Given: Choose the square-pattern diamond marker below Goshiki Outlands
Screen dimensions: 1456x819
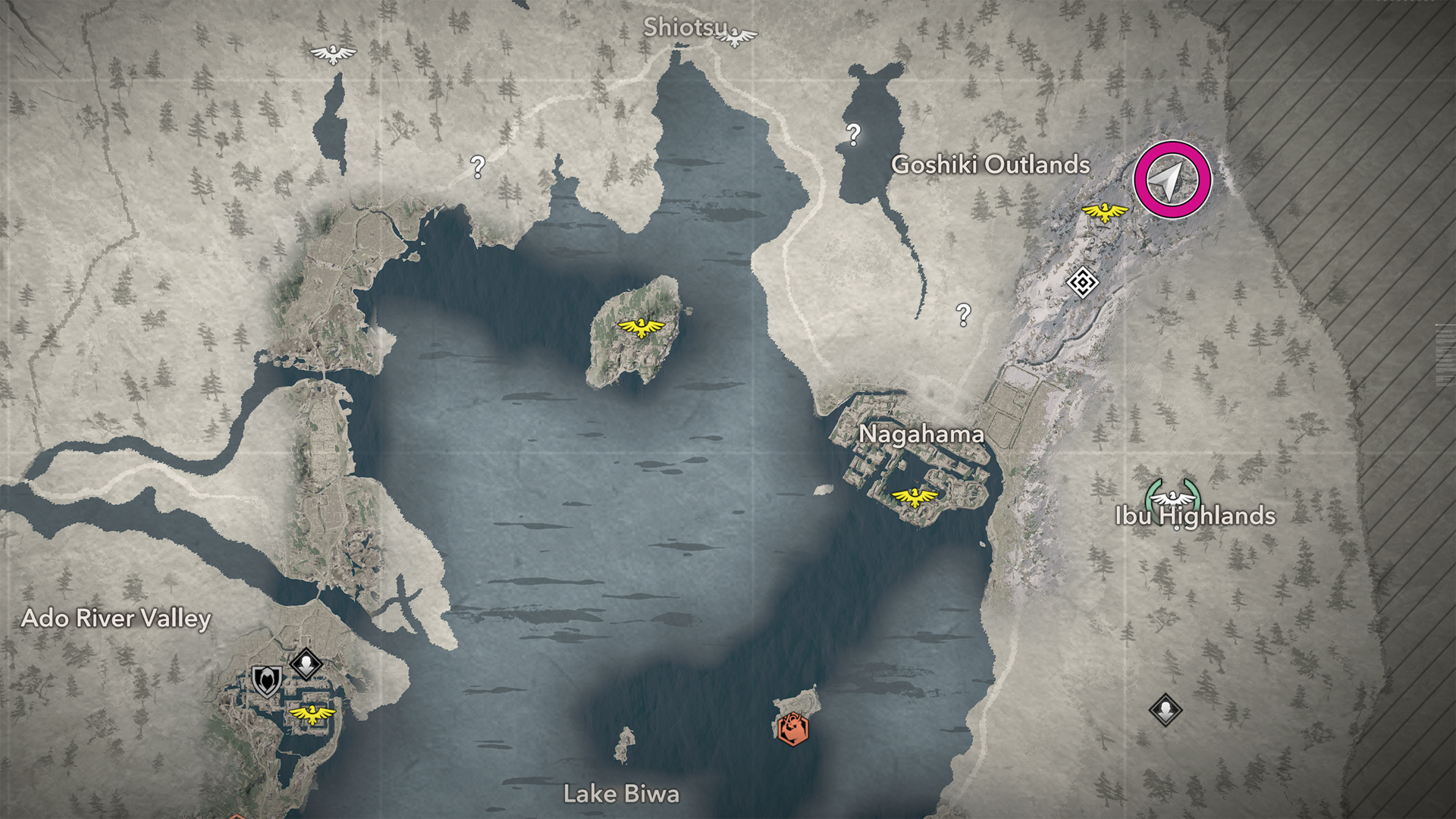Looking at the screenshot, I should coord(1082,283).
